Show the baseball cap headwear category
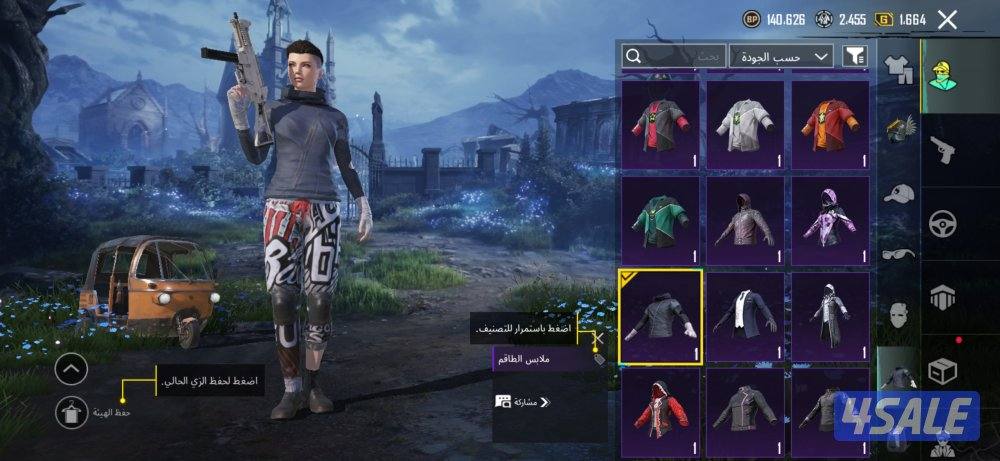The height and width of the screenshot is (461, 1000). click(899, 193)
